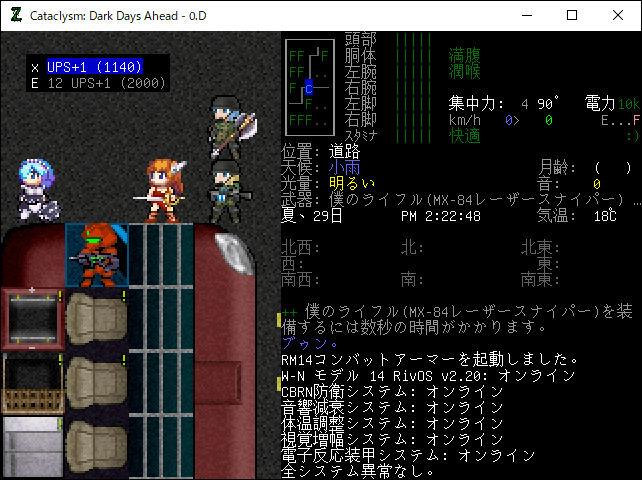Image resolution: width=642 pixels, height=480 pixels.
Task: Choose the 12 UPS+1 (2000) entry
Action: pyautogui.click(x=95, y=83)
